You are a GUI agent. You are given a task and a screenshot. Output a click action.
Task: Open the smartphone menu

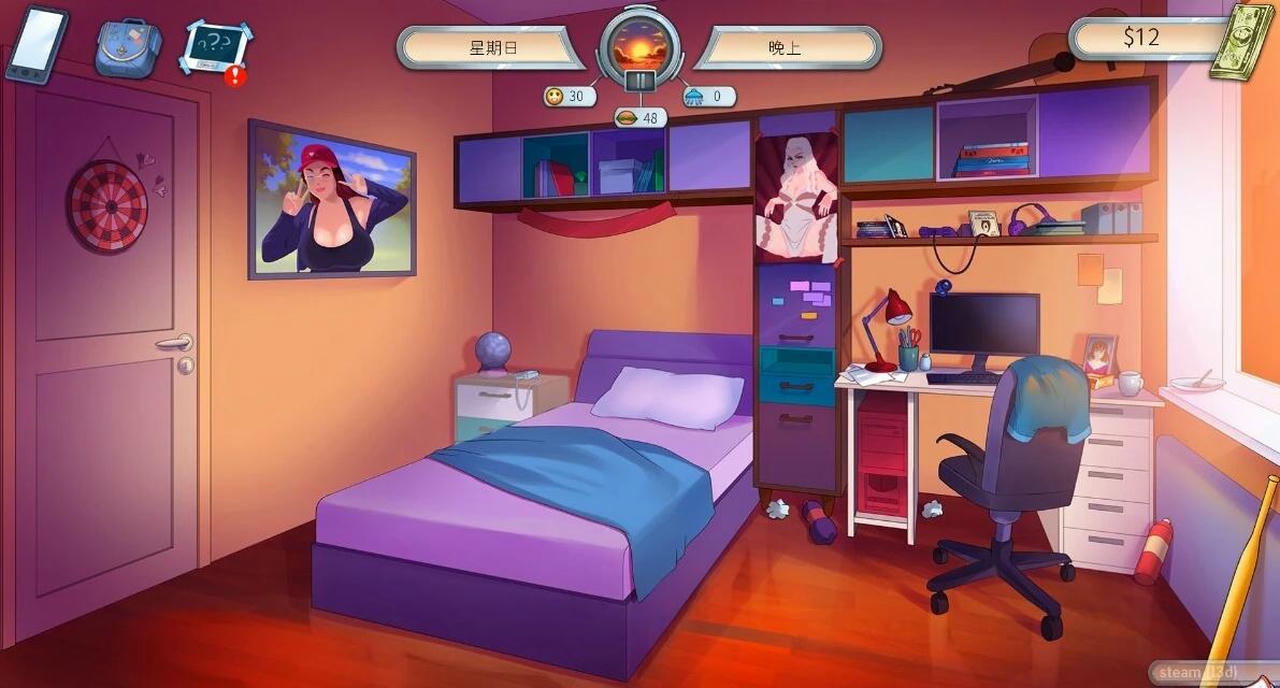tap(36, 44)
